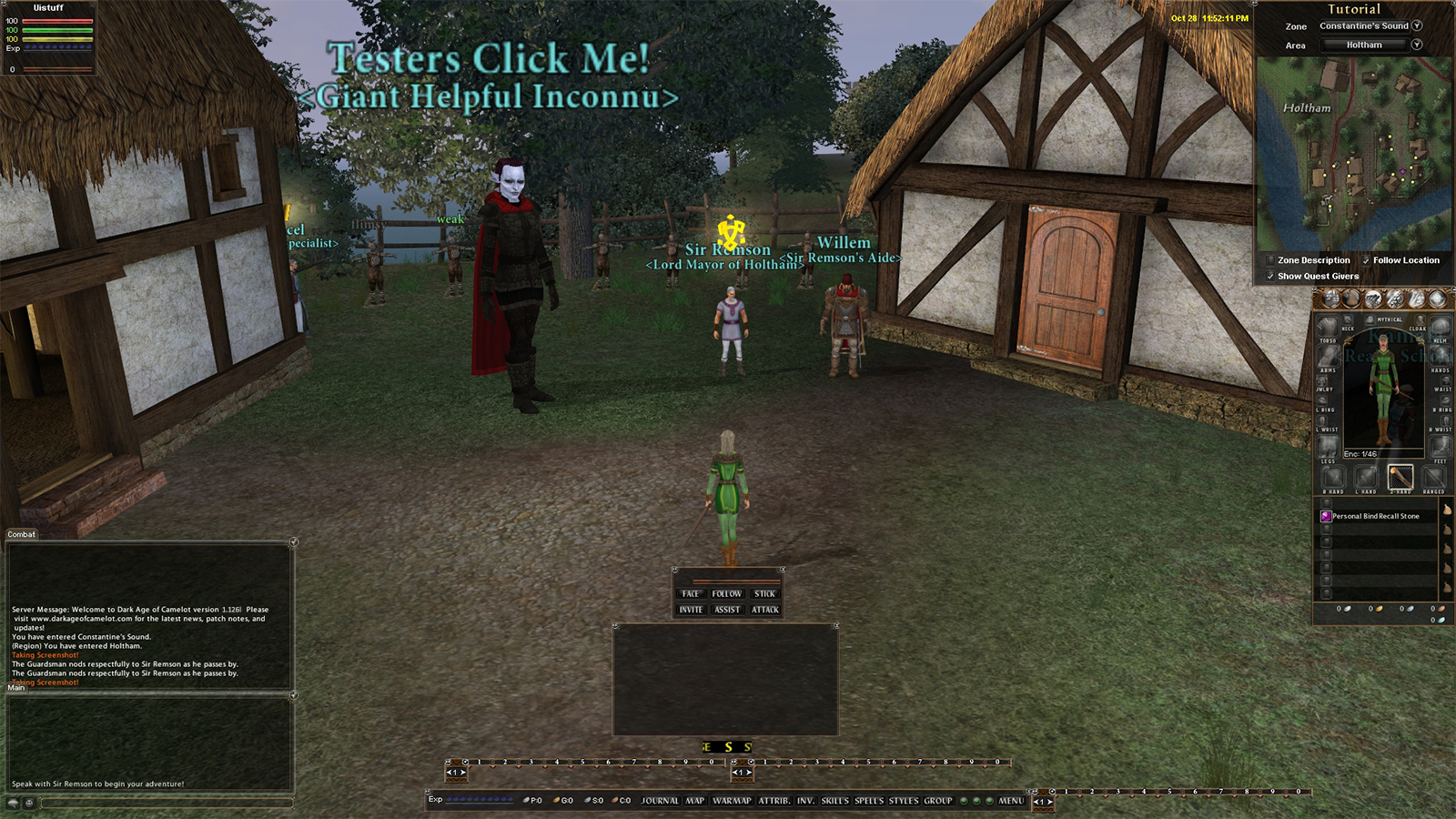Activate the Stick button
This screenshot has height=819, width=1456.
764,593
